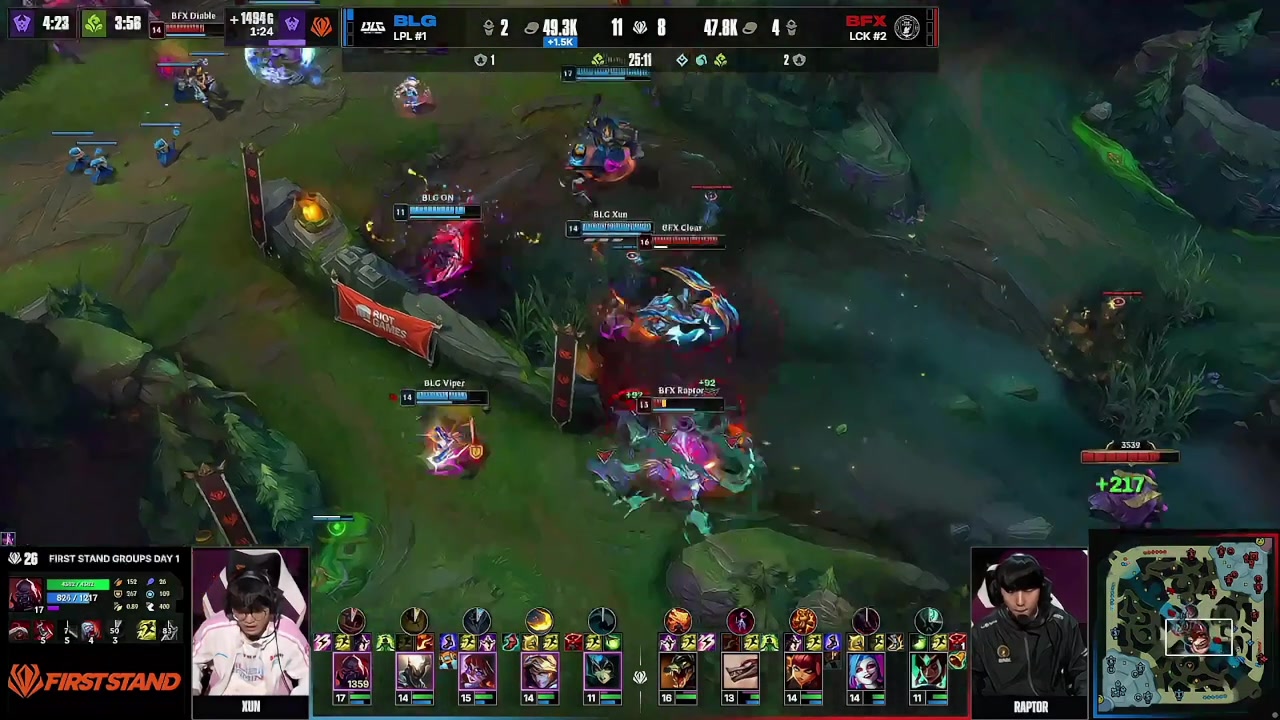Open the RAPTOR player camera feed

pos(1030,625)
